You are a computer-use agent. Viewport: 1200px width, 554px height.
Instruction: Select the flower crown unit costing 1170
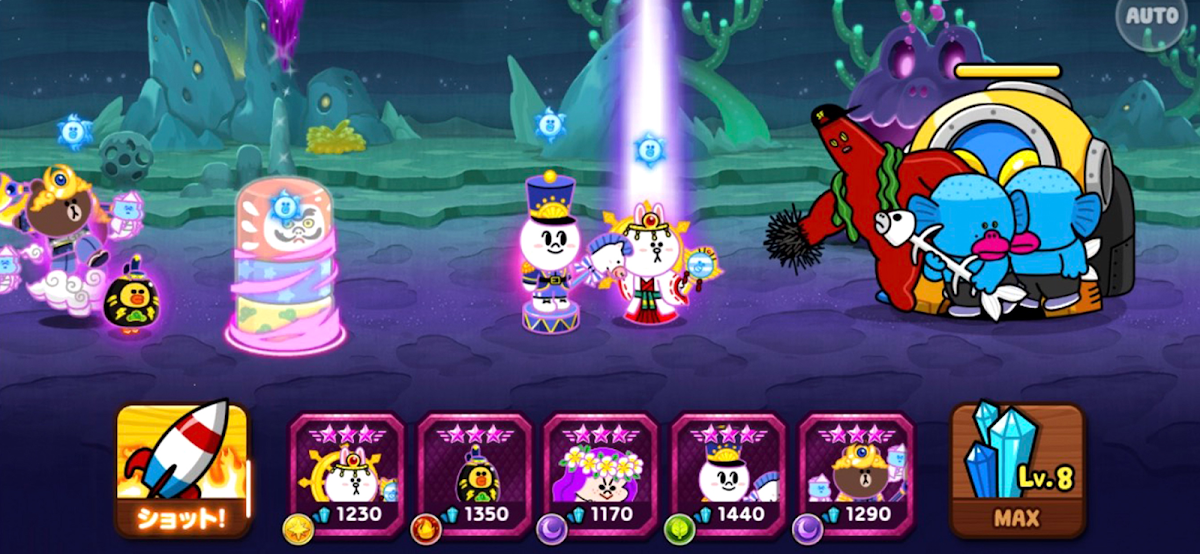click(x=600, y=469)
